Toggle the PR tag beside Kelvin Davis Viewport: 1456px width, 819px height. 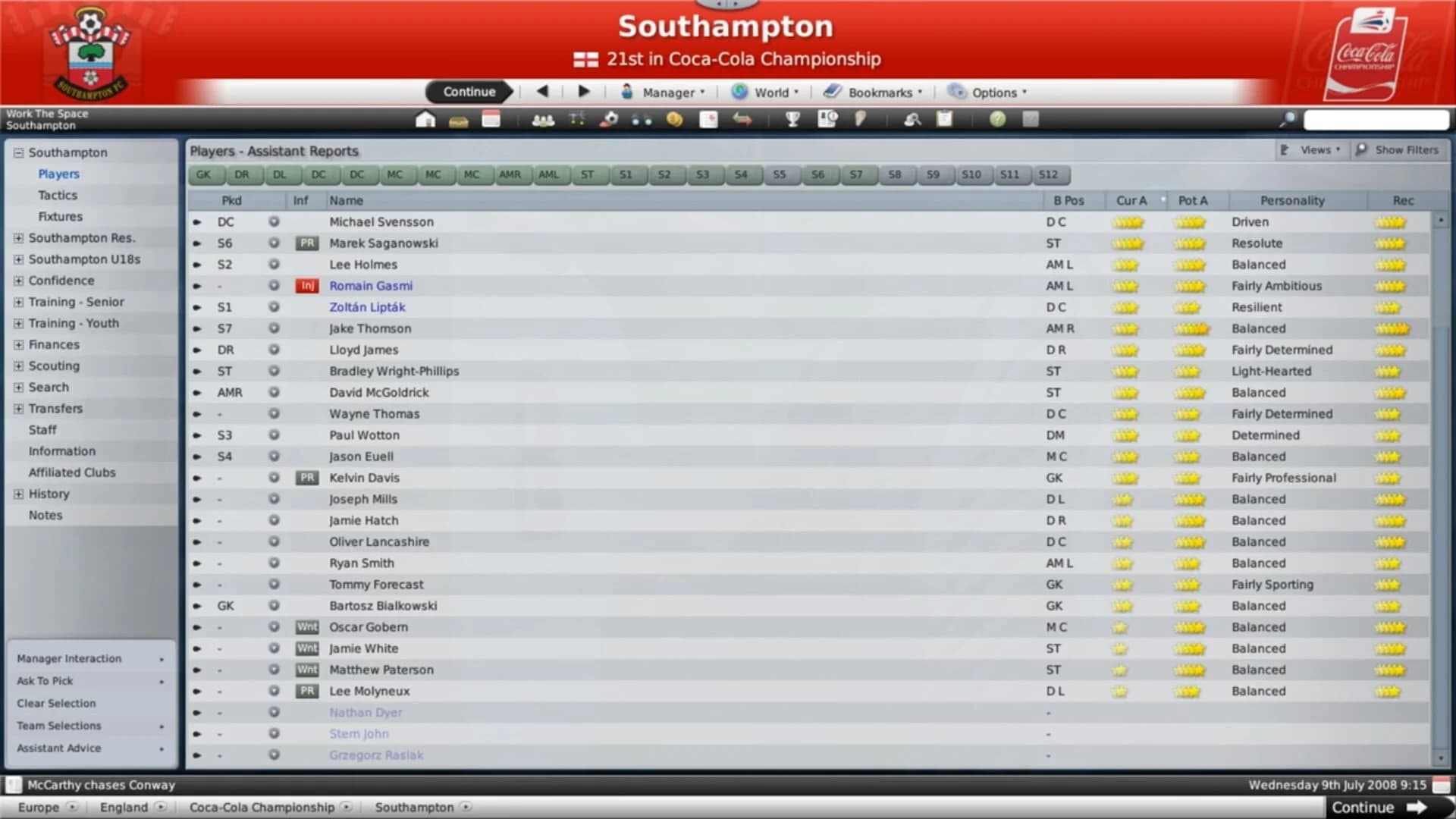click(306, 478)
